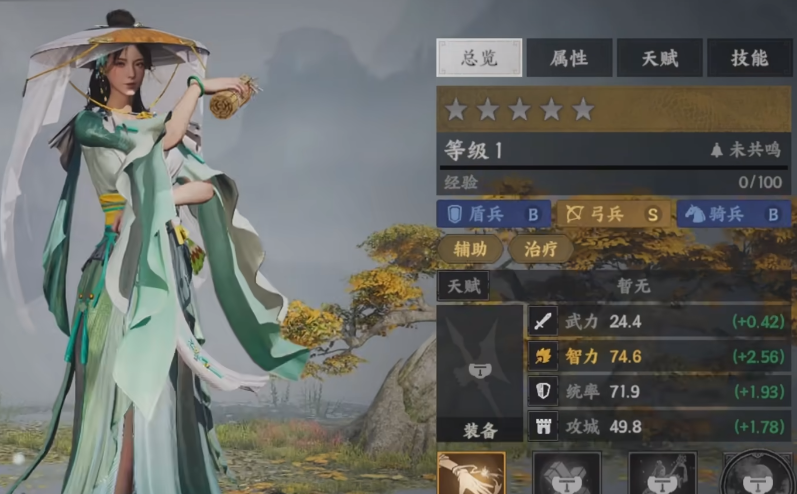The height and width of the screenshot is (494, 797).
Task: Select the 天赋 talent tab
Action: (659, 58)
